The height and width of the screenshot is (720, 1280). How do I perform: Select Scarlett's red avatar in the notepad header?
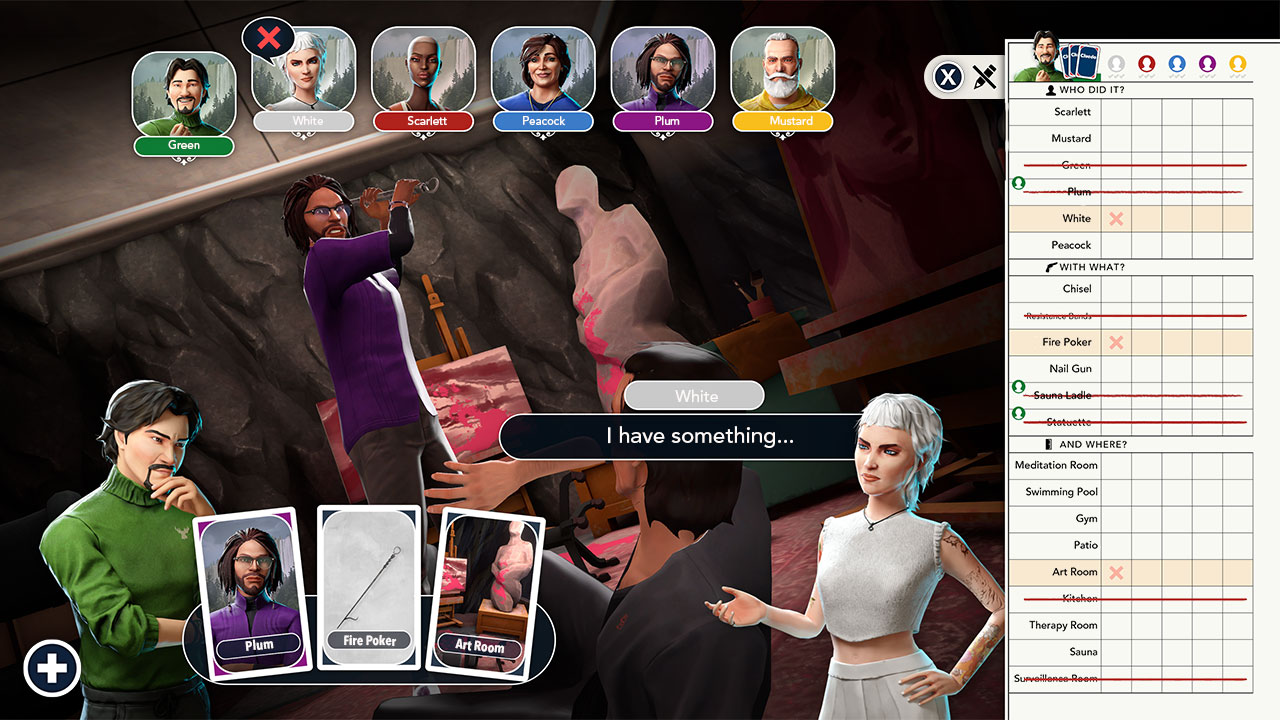tap(1146, 64)
